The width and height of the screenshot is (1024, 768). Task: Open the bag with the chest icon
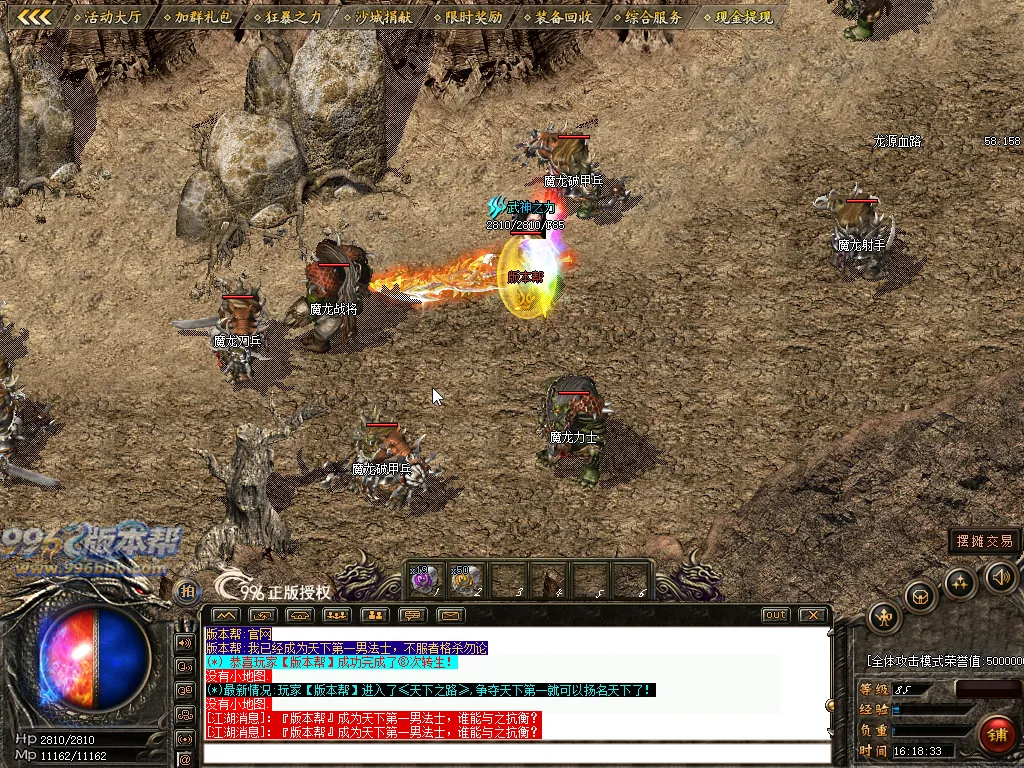click(x=920, y=597)
